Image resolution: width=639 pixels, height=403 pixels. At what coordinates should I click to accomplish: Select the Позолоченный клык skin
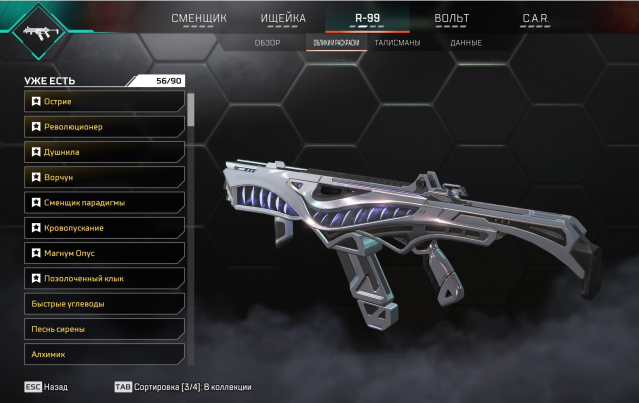tap(105, 278)
